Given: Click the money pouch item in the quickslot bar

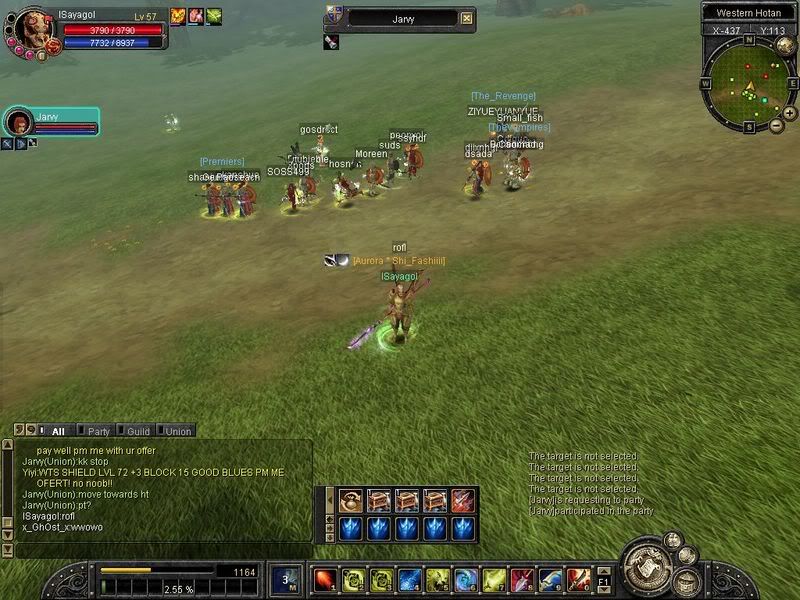Looking at the screenshot, I should 351,500.
